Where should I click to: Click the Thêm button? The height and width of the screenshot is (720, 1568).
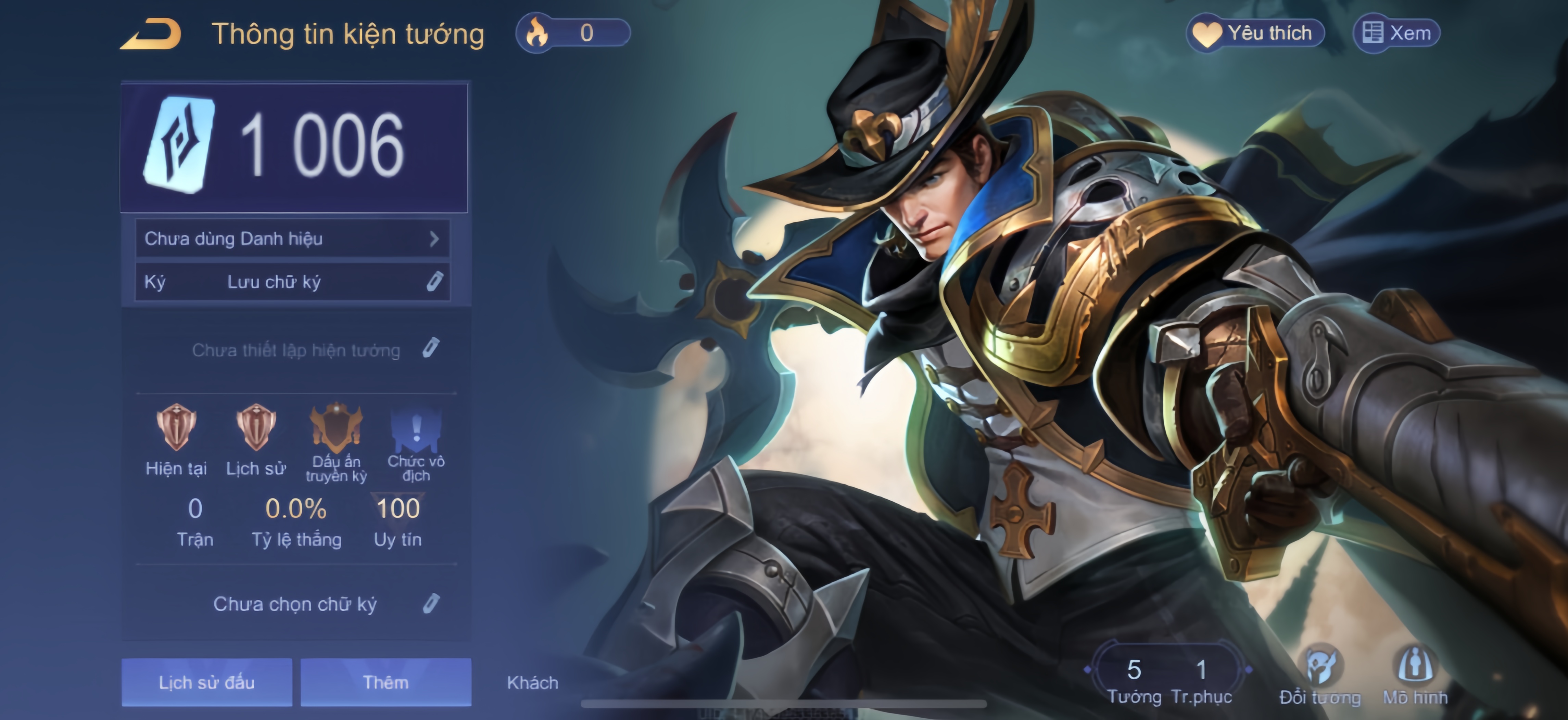coord(385,682)
